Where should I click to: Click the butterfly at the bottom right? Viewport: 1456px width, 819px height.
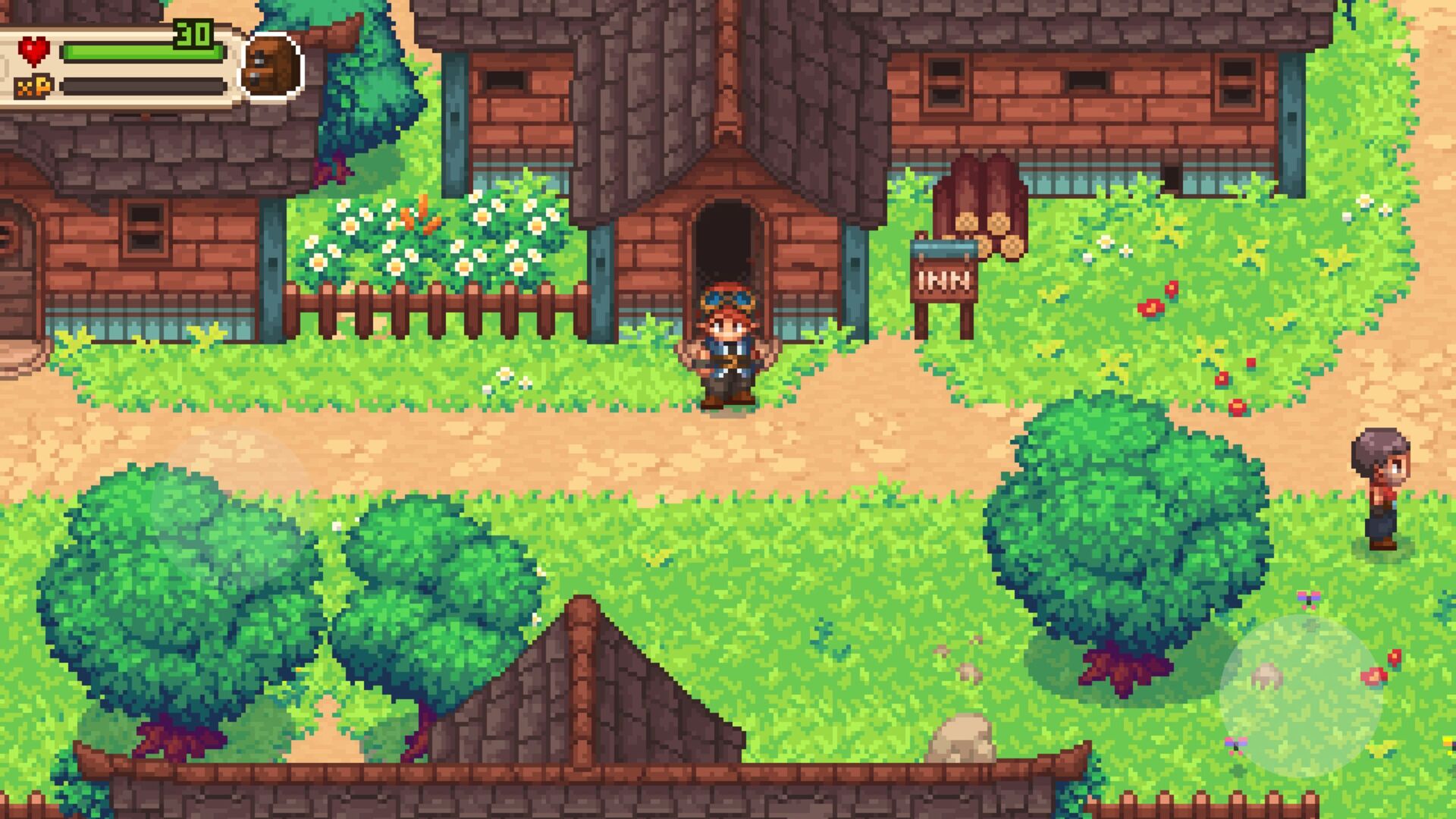[1236, 745]
